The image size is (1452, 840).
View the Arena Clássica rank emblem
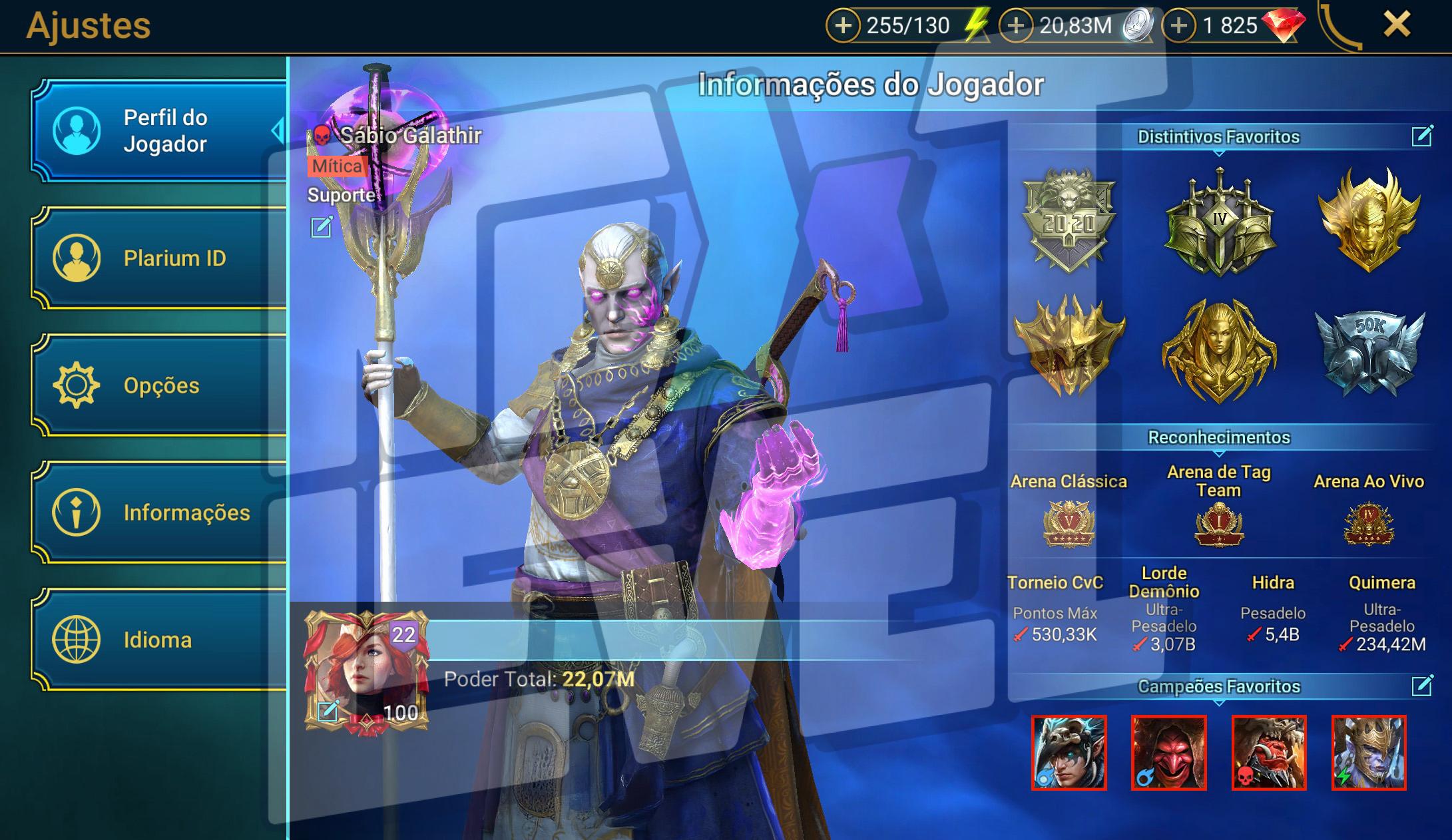point(1069,524)
